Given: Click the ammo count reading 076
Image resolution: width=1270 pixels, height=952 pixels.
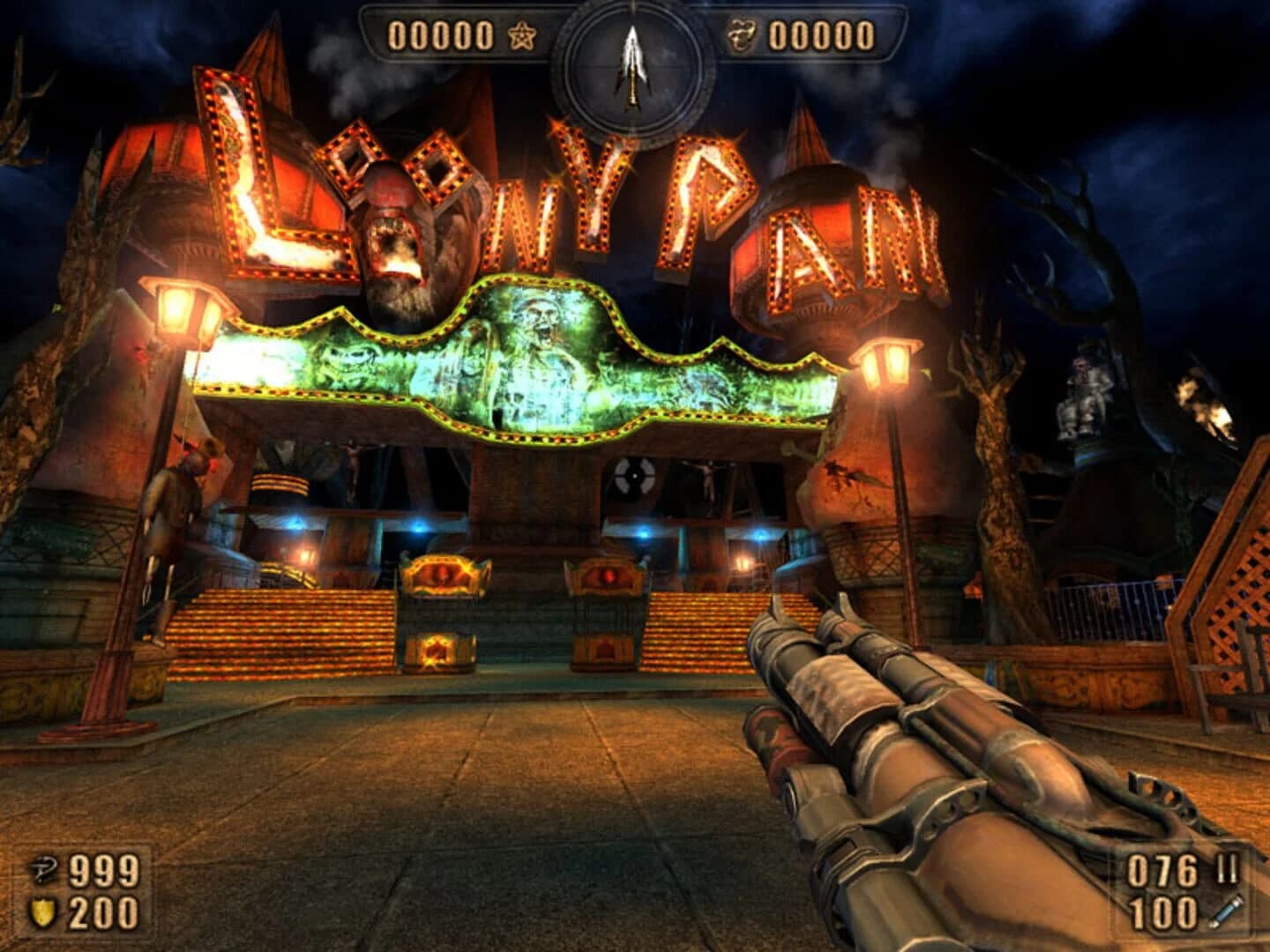Looking at the screenshot, I should point(1164,869).
